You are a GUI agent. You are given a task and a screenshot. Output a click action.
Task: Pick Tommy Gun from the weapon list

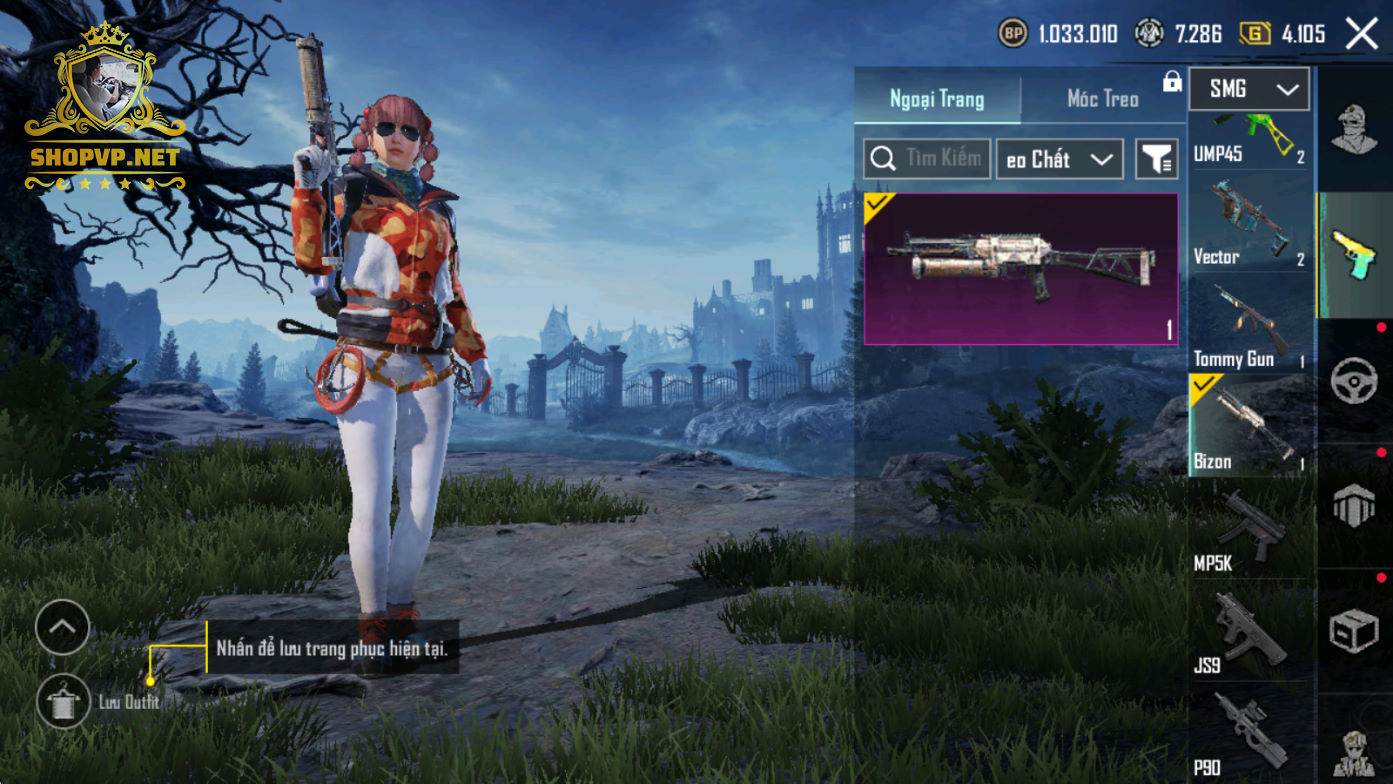click(1249, 325)
